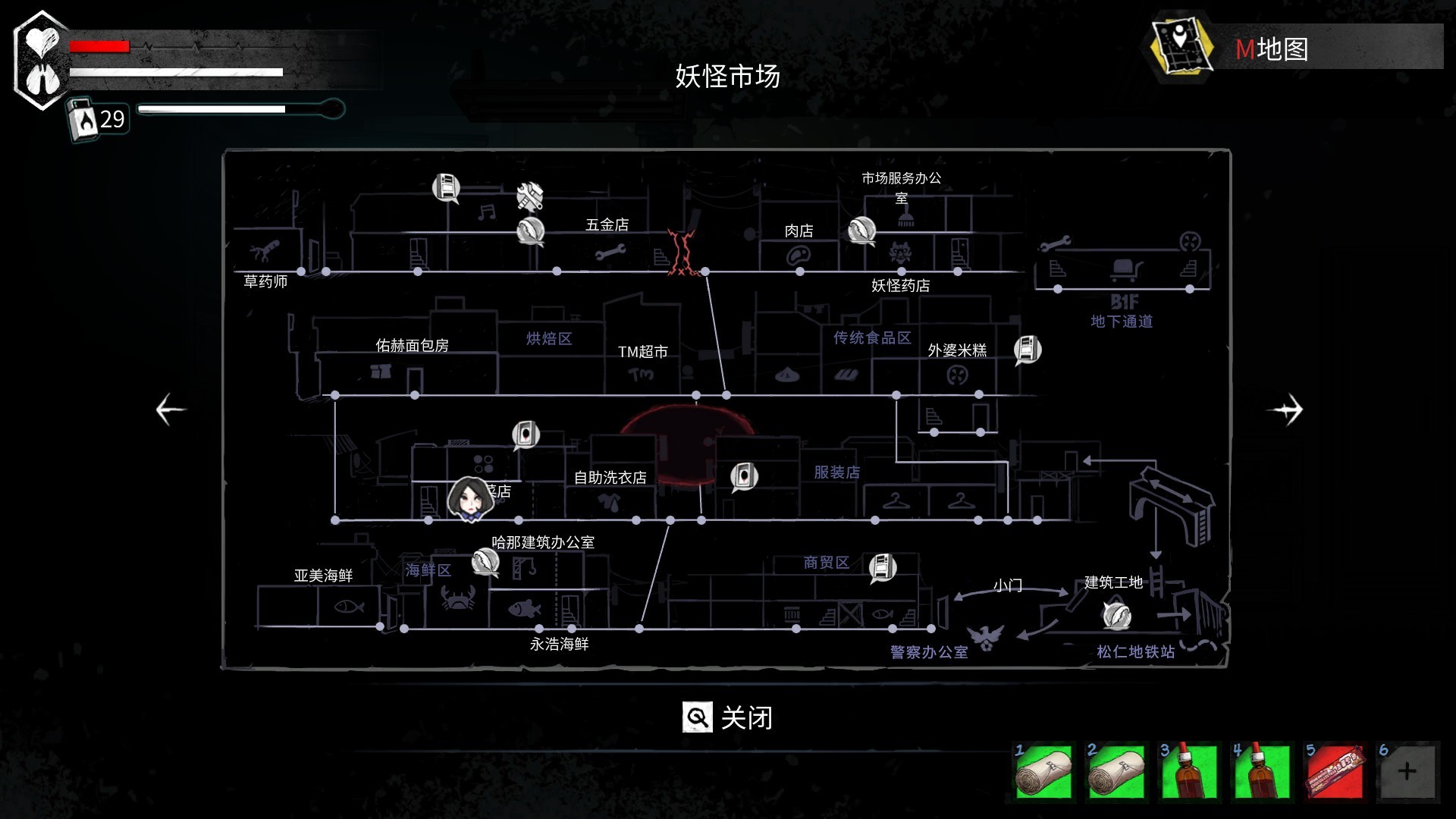This screenshot has height=819, width=1456.
Task: Select the crossed wrench tools map marker
Action: pyautogui.click(x=530, y=196)
